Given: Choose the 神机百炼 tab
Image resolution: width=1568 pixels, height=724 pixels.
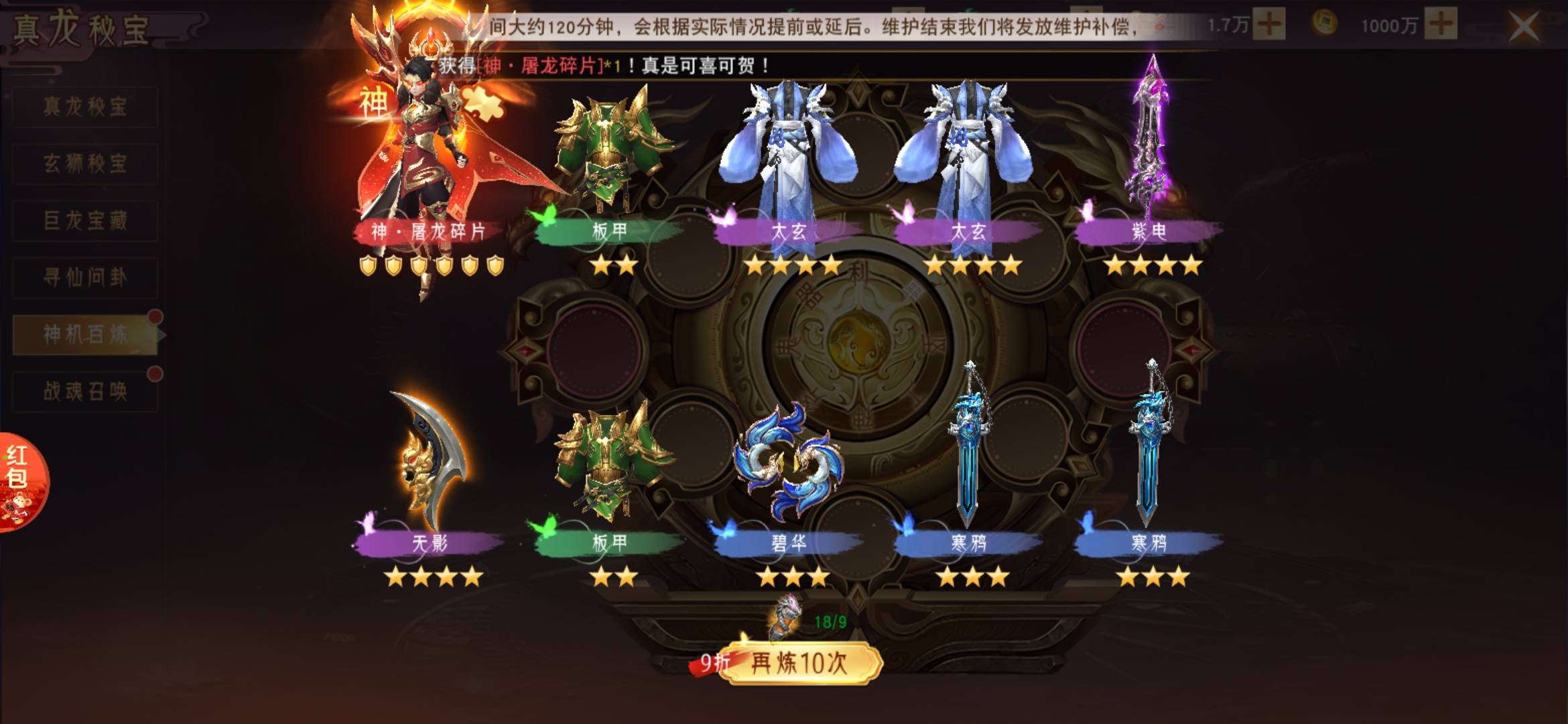Looking at the screenshot, I should click(x=85, y=335).
